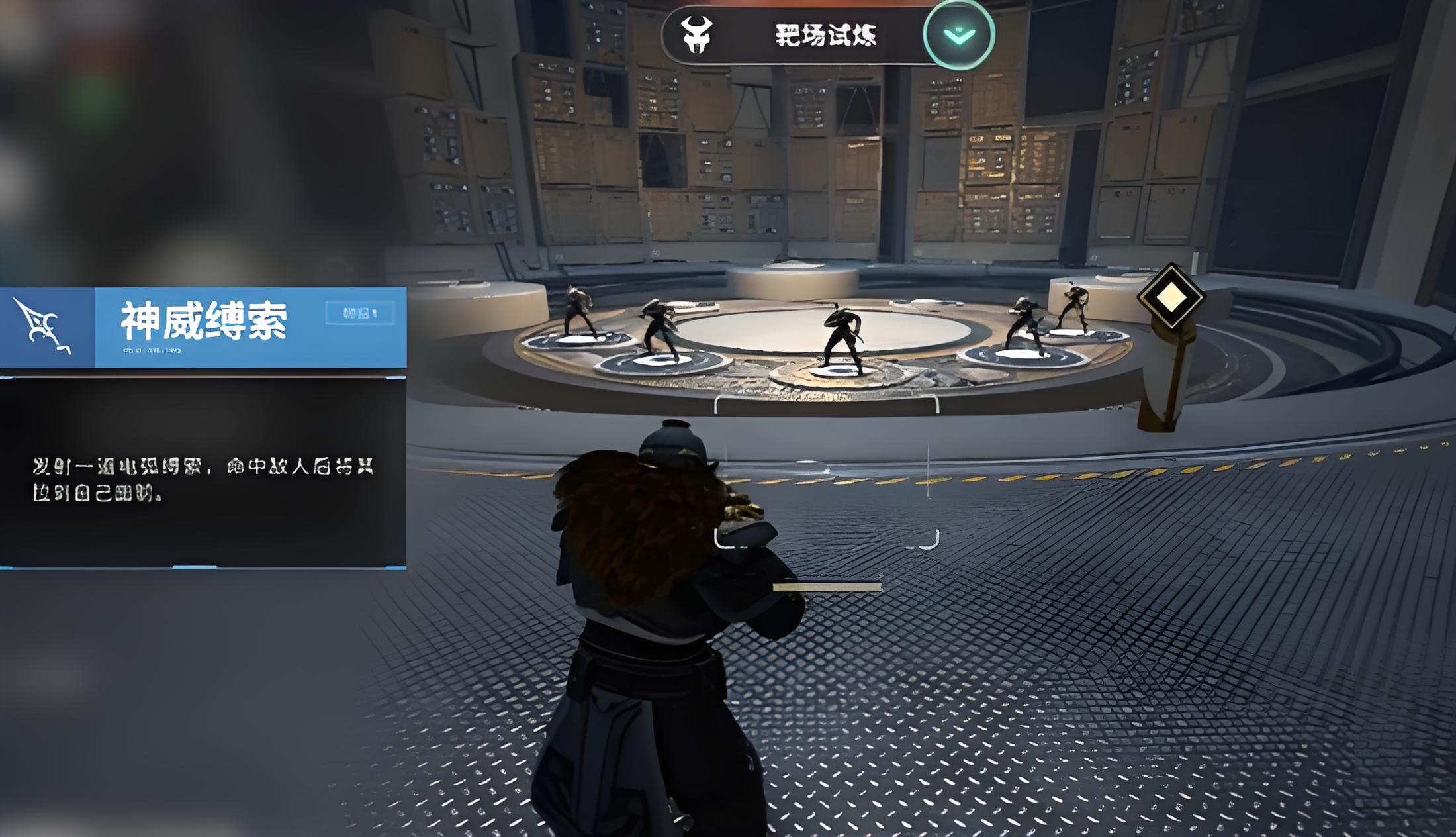Click the 神威缚索 skill icon
This screenshot has width=1456, height=837.
click(46, 327)
